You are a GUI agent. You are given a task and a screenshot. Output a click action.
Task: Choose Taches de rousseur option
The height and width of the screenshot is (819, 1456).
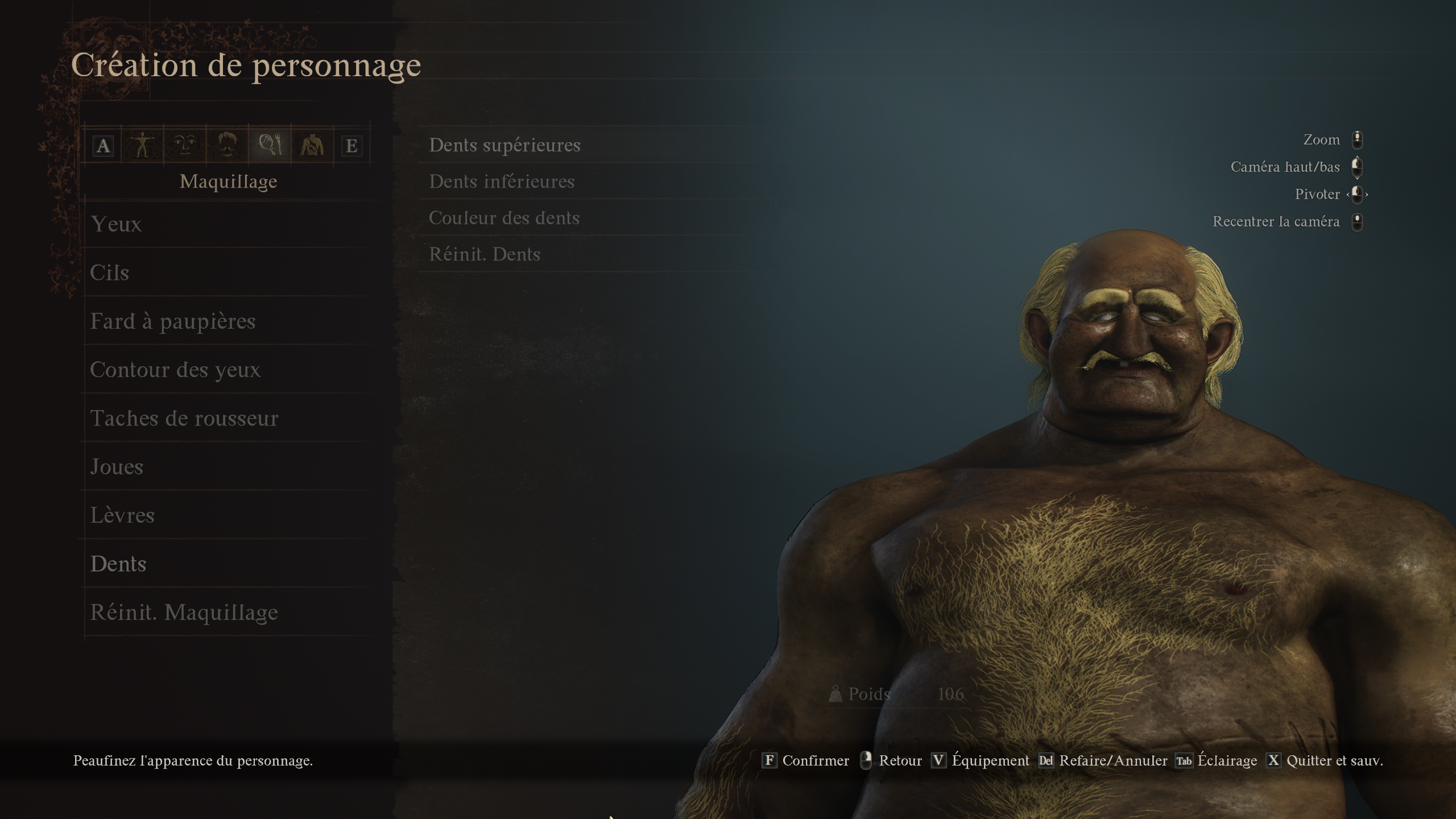184,418
